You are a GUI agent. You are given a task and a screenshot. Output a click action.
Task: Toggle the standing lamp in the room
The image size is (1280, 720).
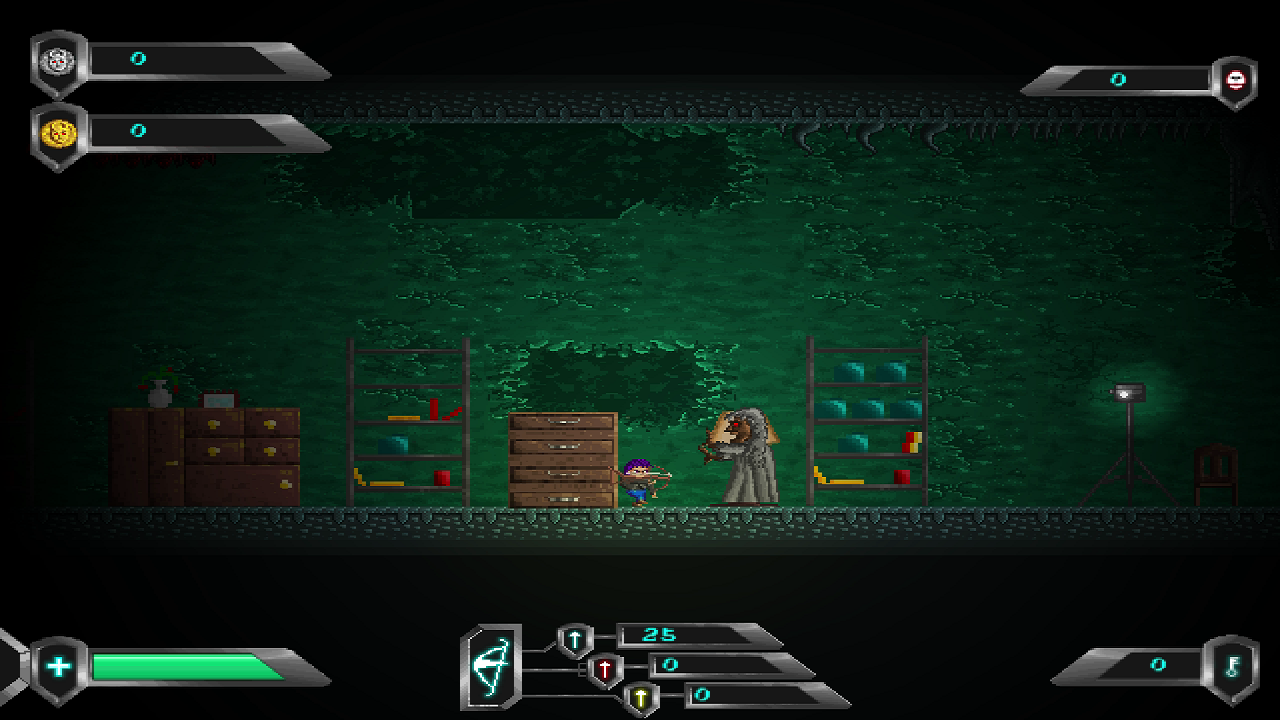click(x=1131, y=393)
